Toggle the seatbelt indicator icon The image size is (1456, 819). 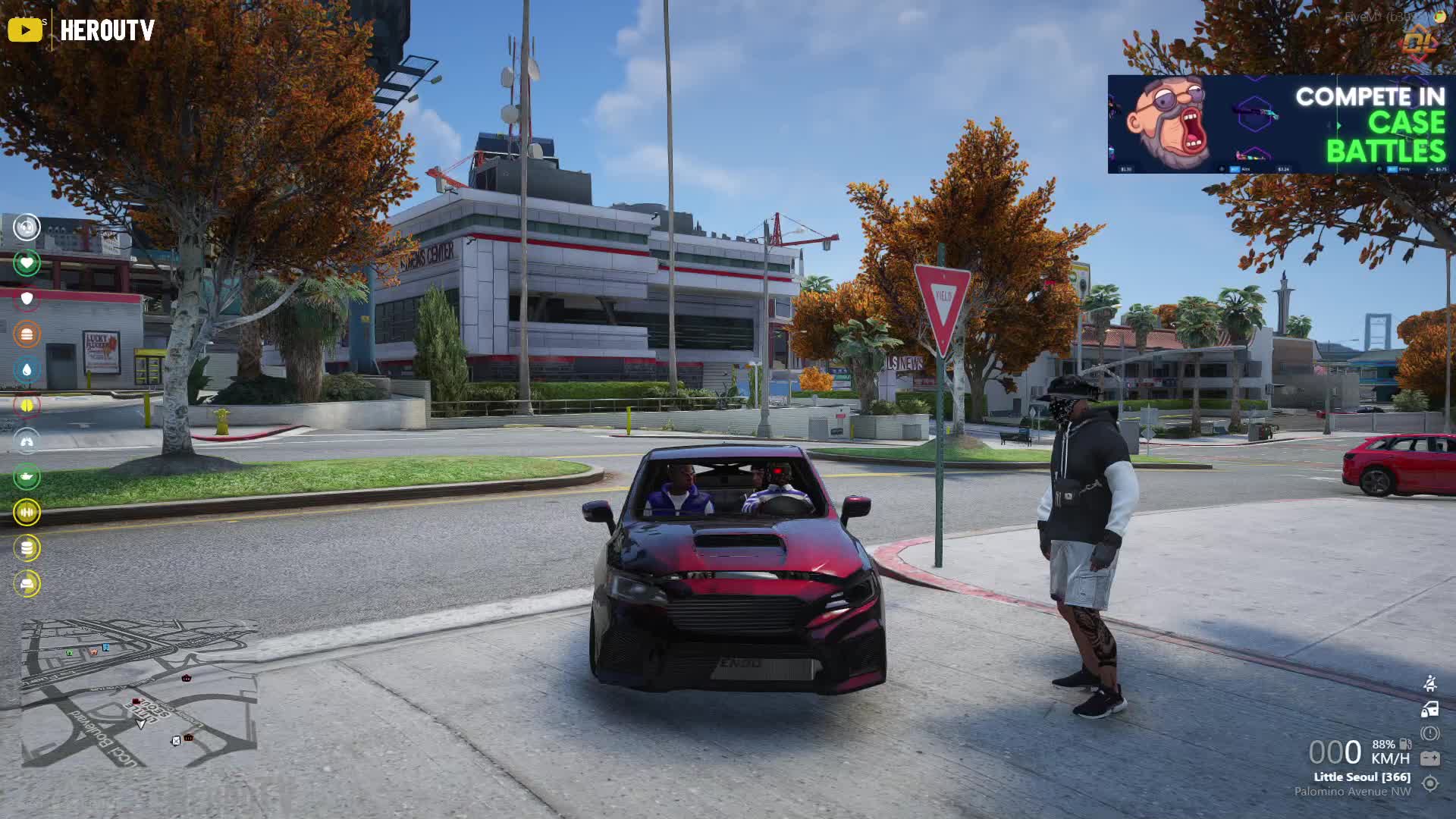[x=1430, y=683]
